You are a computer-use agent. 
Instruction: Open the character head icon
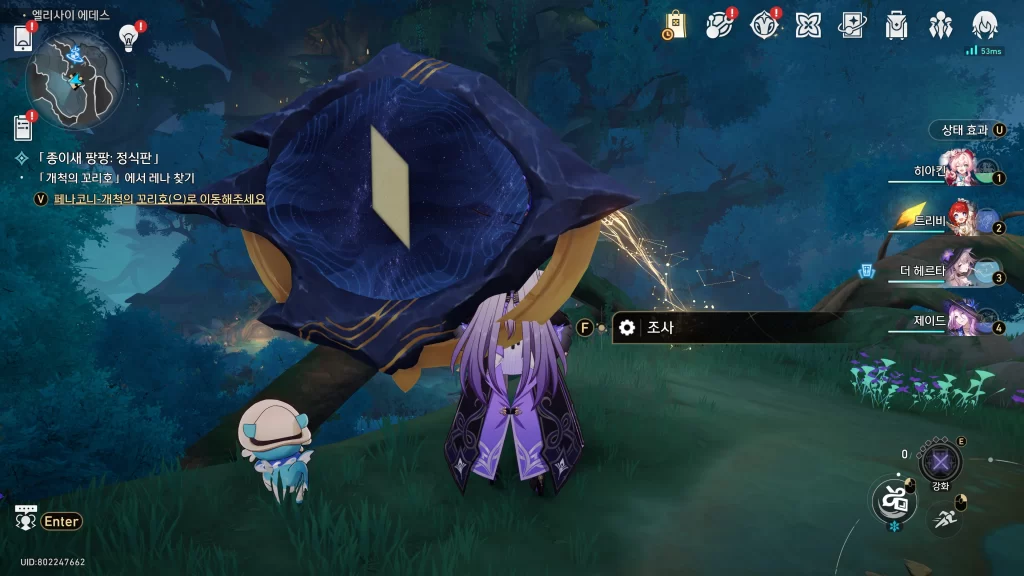pyautogui.click(x=984, y=25)
